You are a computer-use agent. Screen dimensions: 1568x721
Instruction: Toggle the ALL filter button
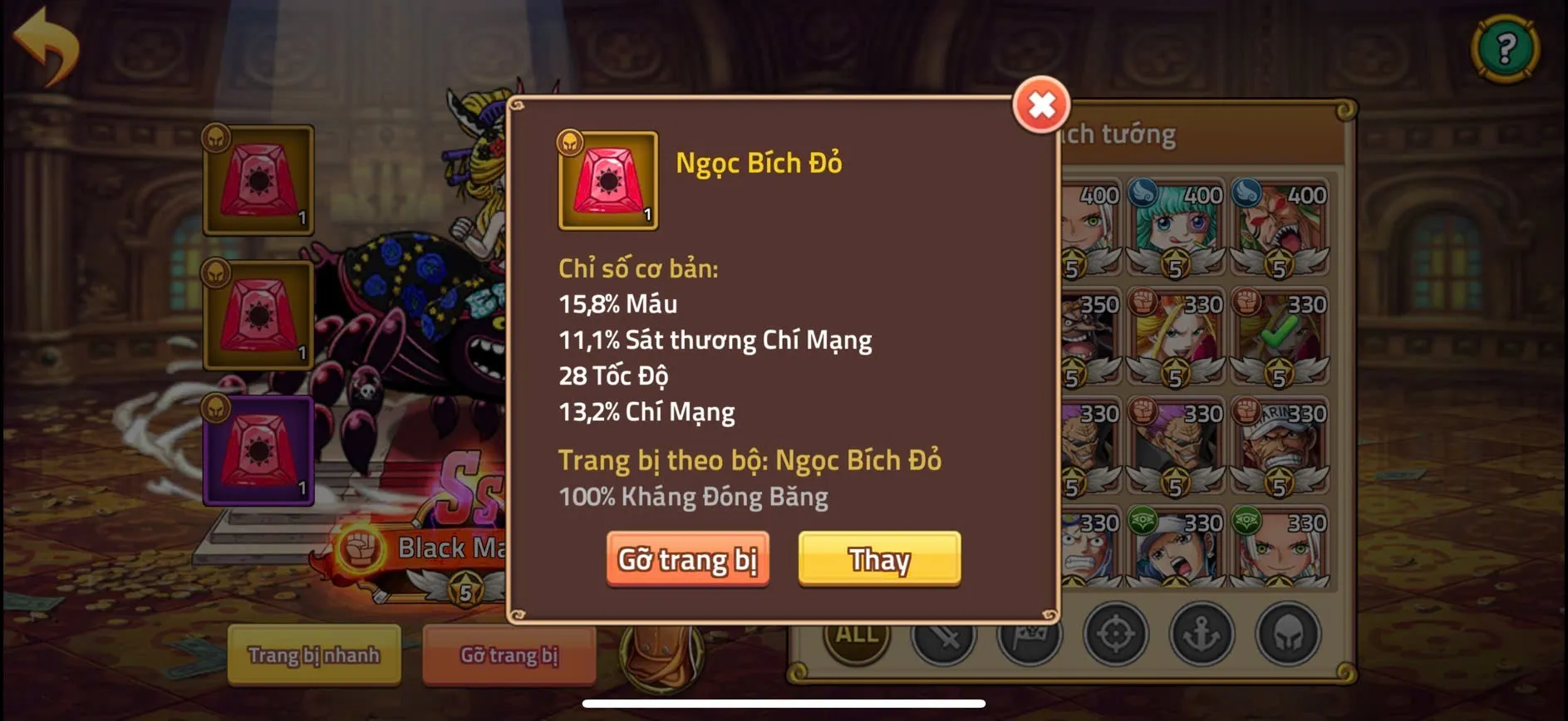pyautogui.click(x=858, y=634)
